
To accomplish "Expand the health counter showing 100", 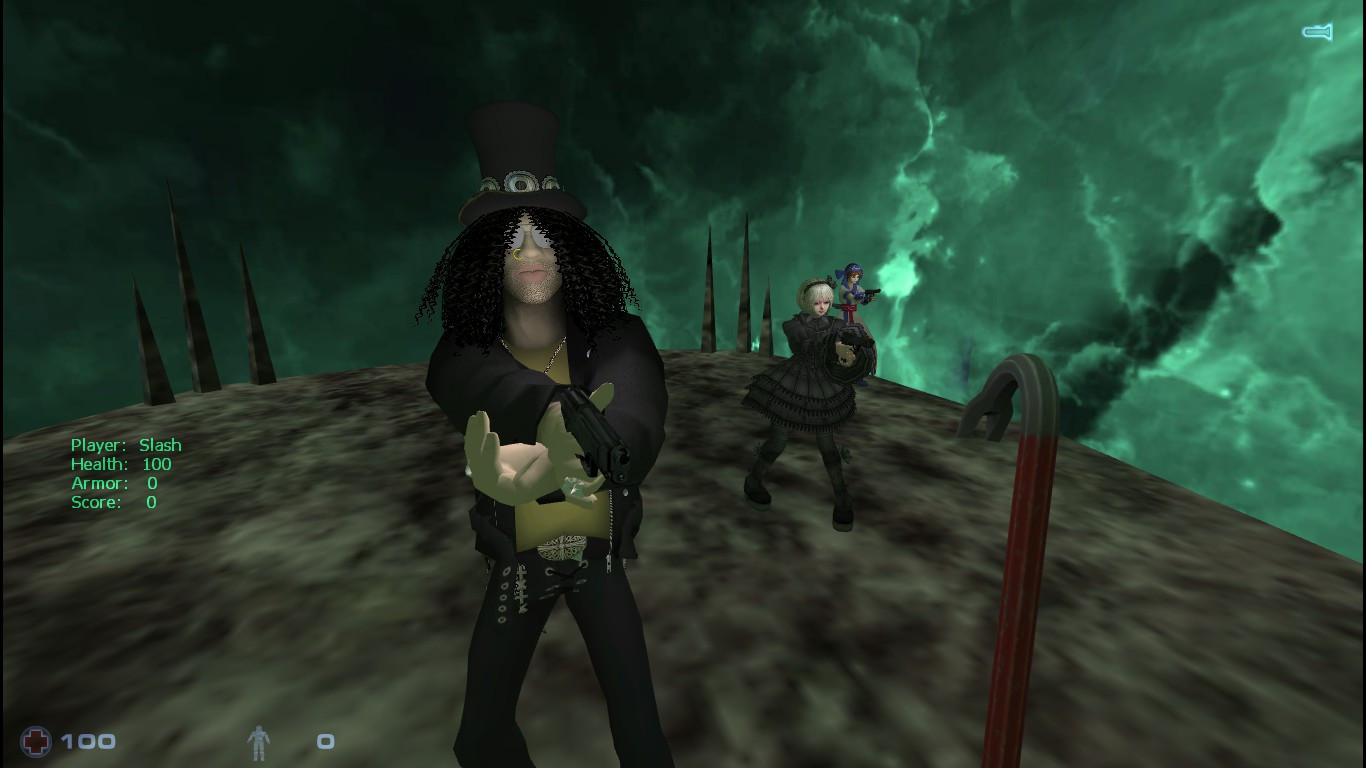I will [88, 742].
